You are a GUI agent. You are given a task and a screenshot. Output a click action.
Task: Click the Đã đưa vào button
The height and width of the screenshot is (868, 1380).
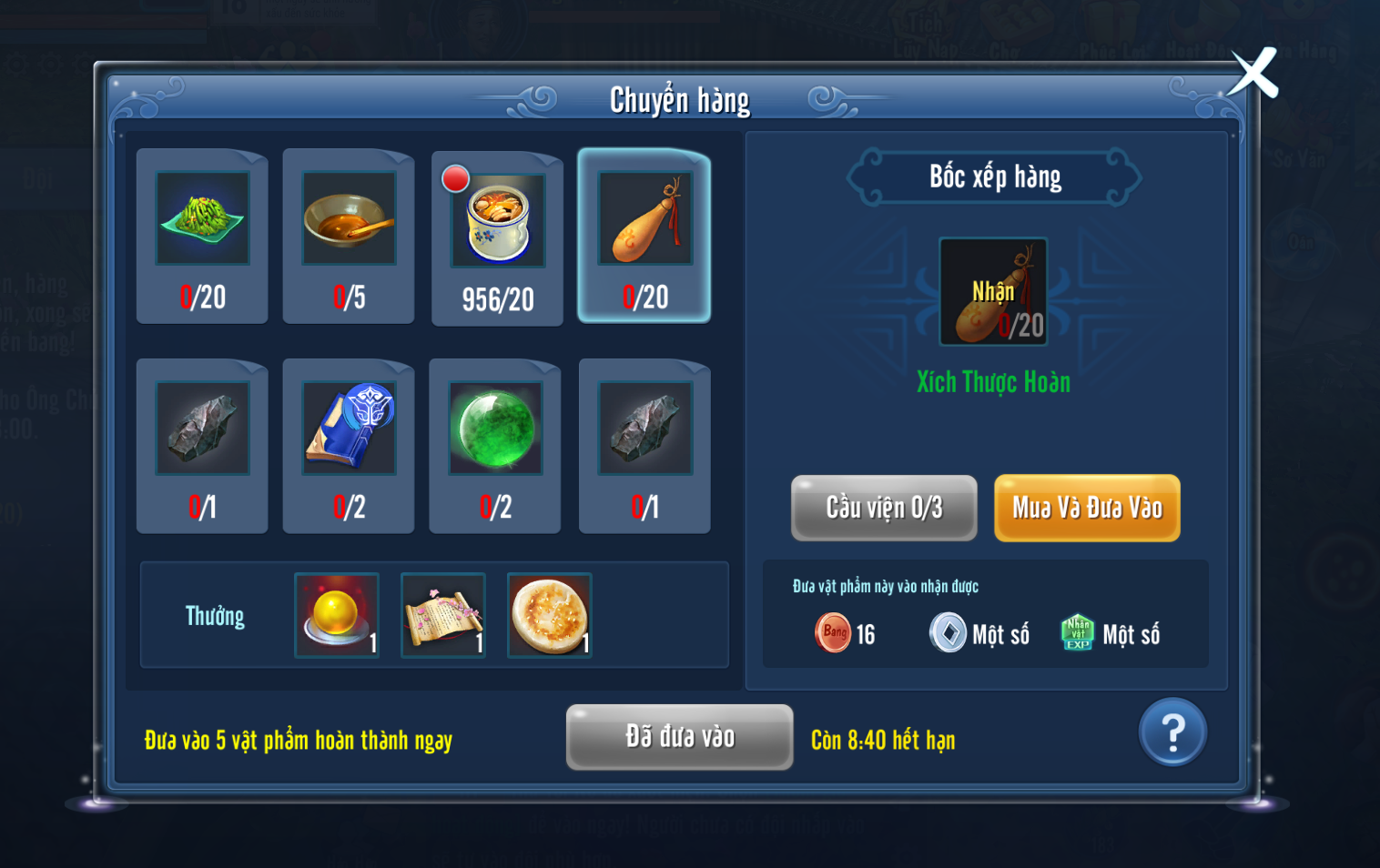(679, 737)
